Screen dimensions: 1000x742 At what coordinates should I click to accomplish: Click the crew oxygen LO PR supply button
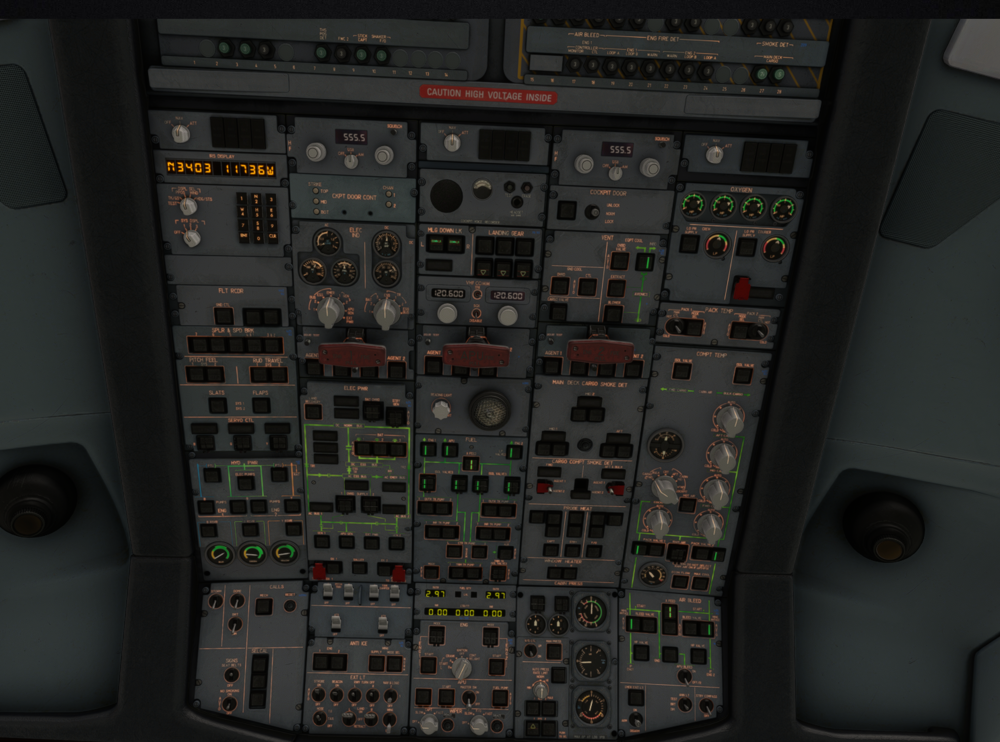[x=689, y=244]
